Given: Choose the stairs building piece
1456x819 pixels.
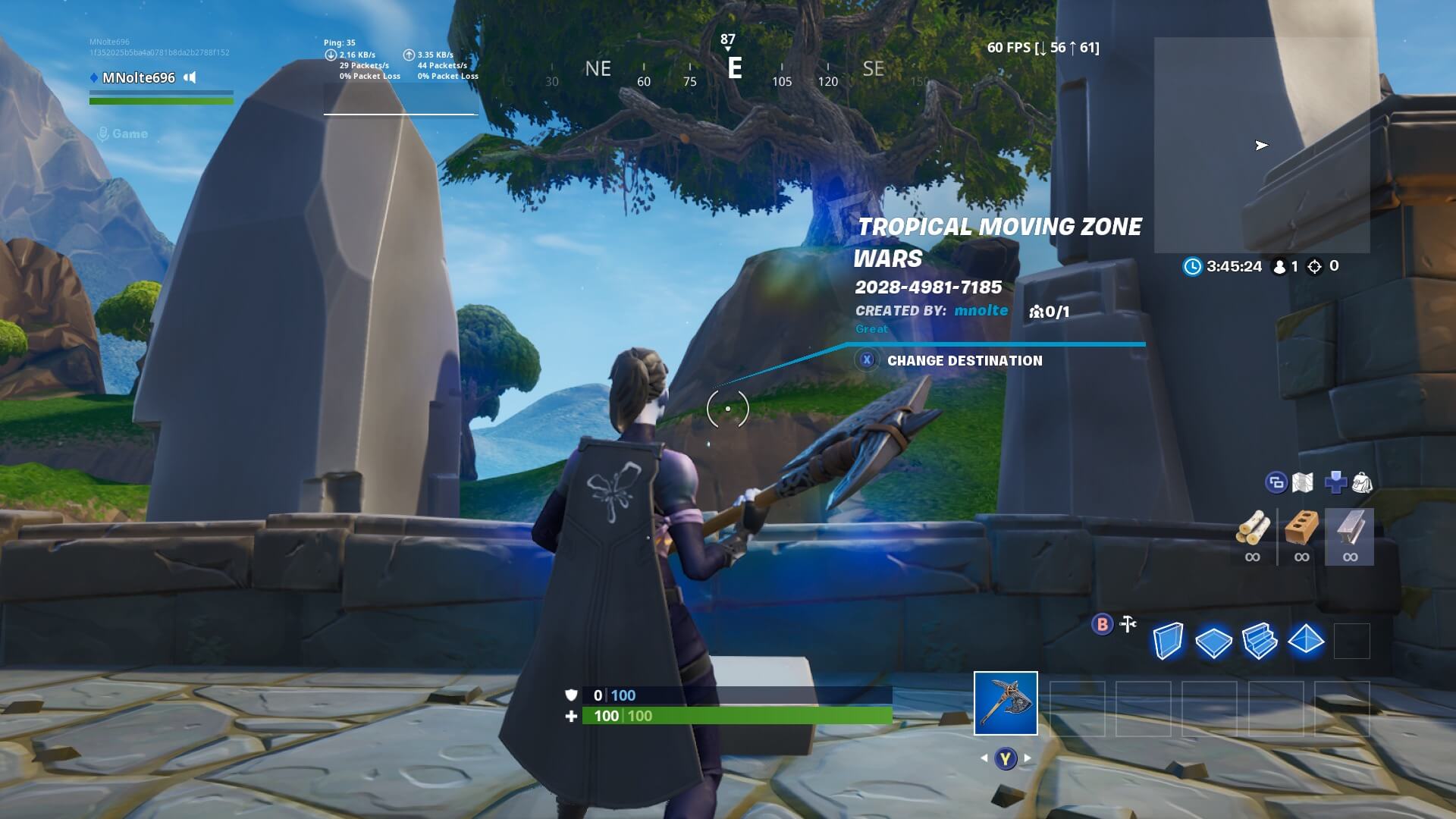Looking at the screenshot, I should pos(1260,642).
